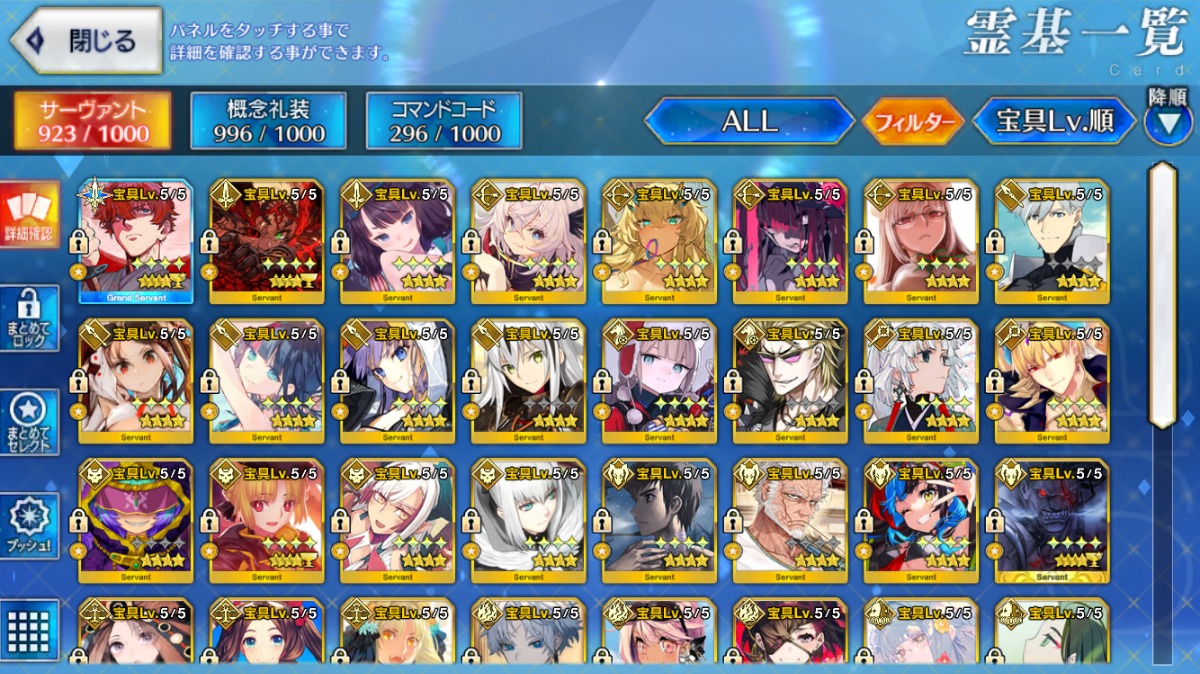1200x674 pixels.
Task: Select the まとめてロック bulk lock button
Action: [x=29, y=318]
